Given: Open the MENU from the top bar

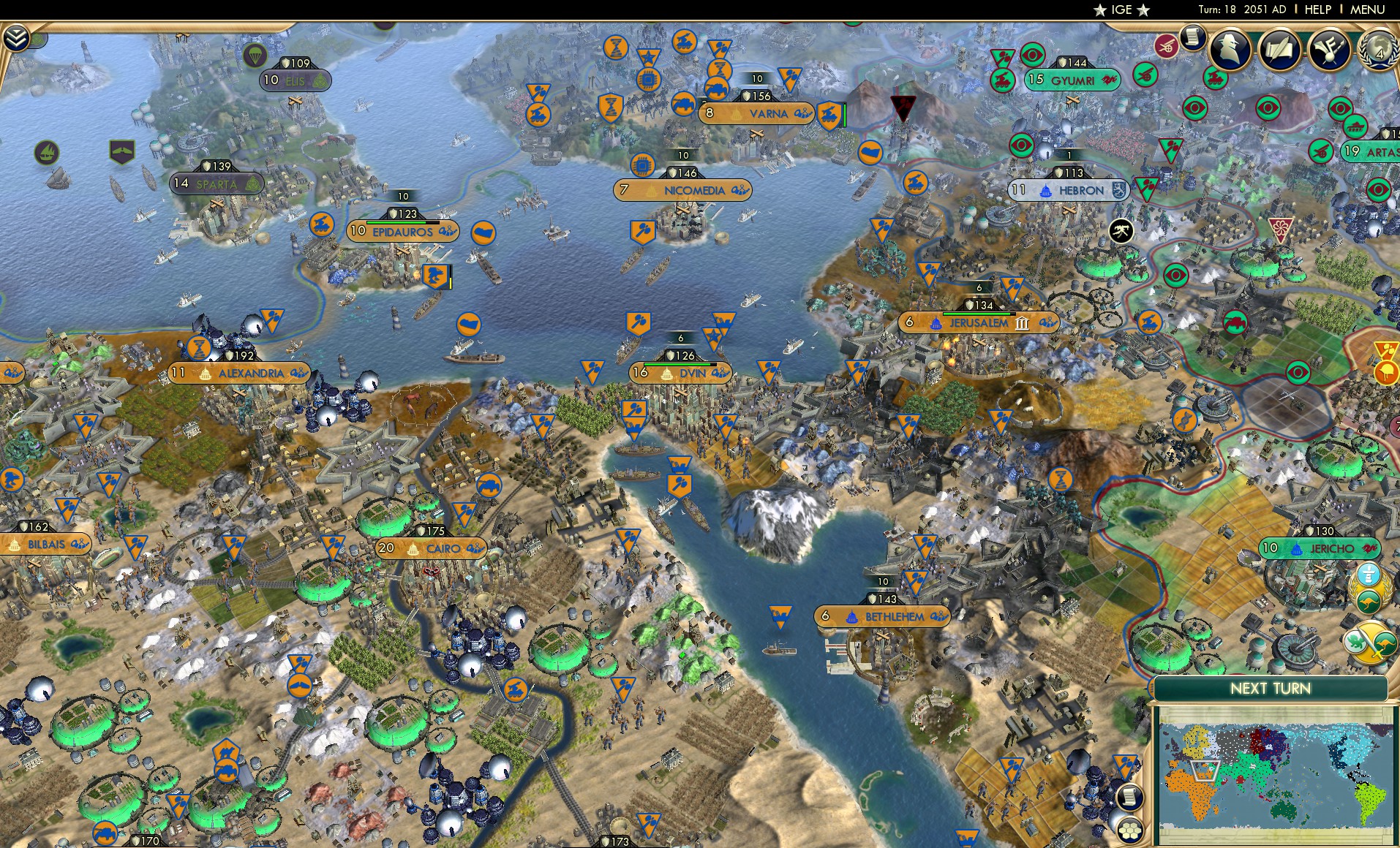Looking at the screenshot, I should [1366, 10].
